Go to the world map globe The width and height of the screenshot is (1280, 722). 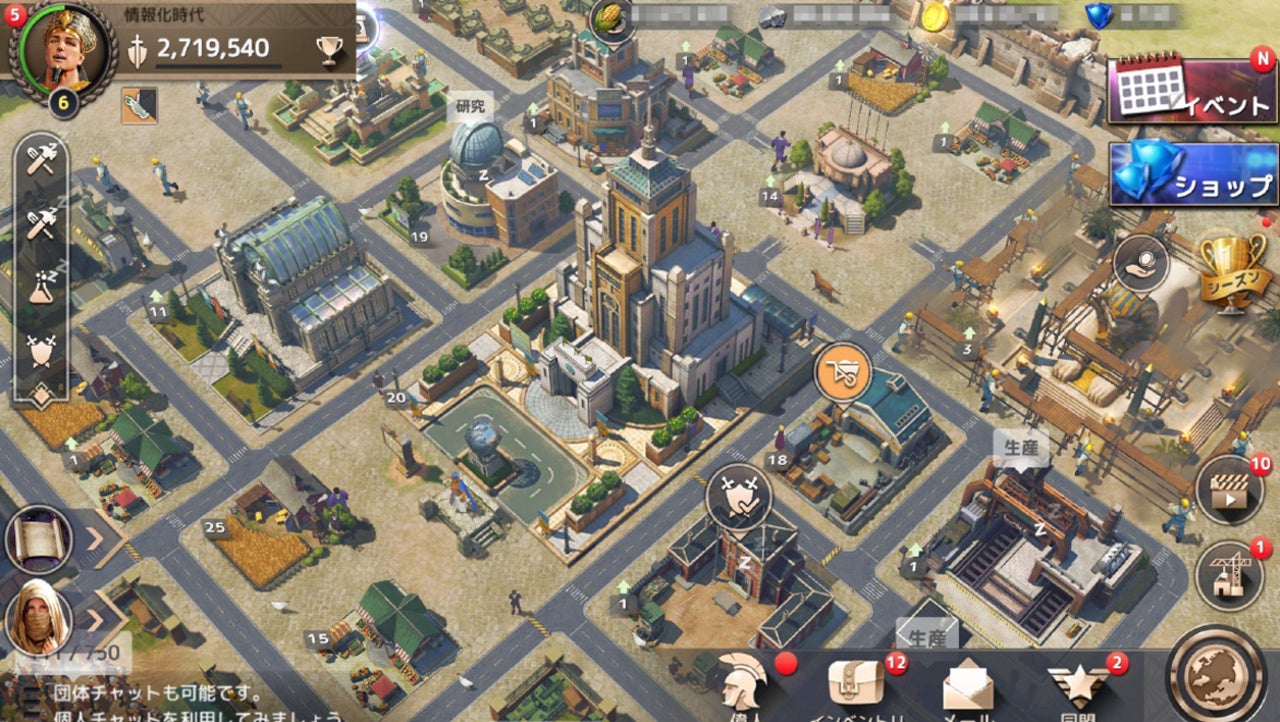click(x=1220, y=677)
